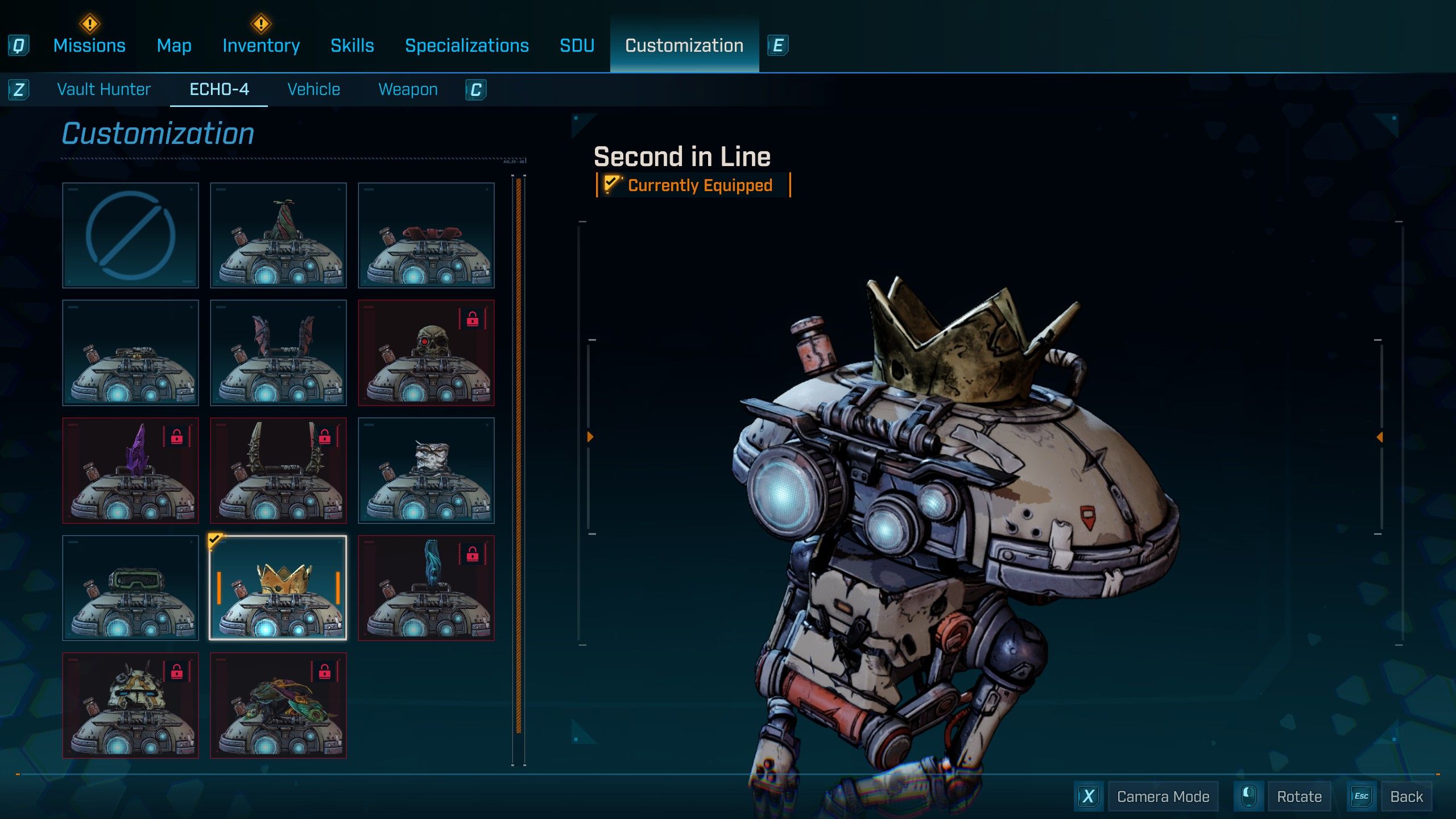This screenshot has height=819, width=1456.
Task: Select the locked blue feather ornament
Action: pos(426,588)
